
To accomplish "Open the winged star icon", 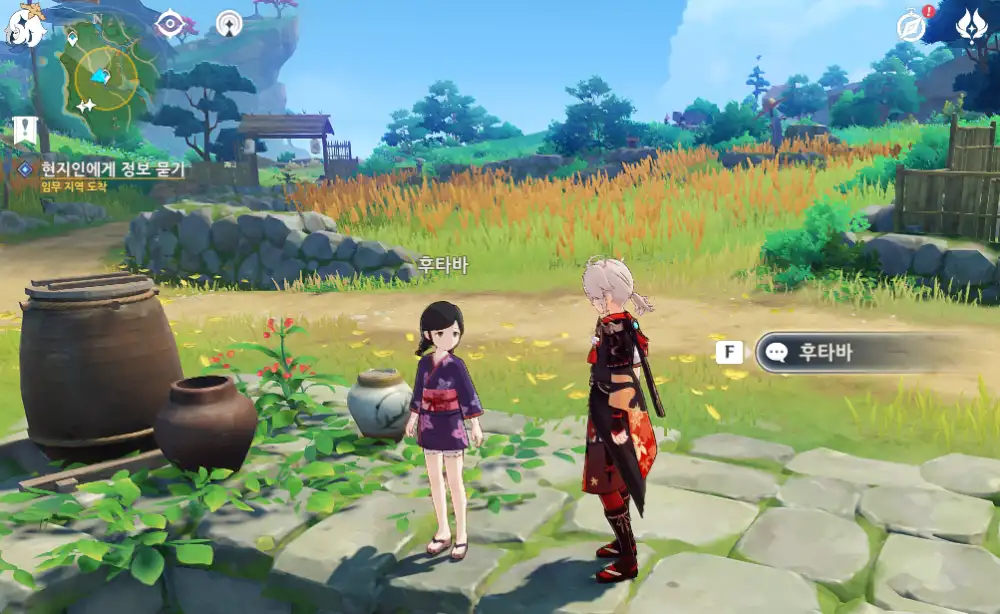I will point(971,26).
